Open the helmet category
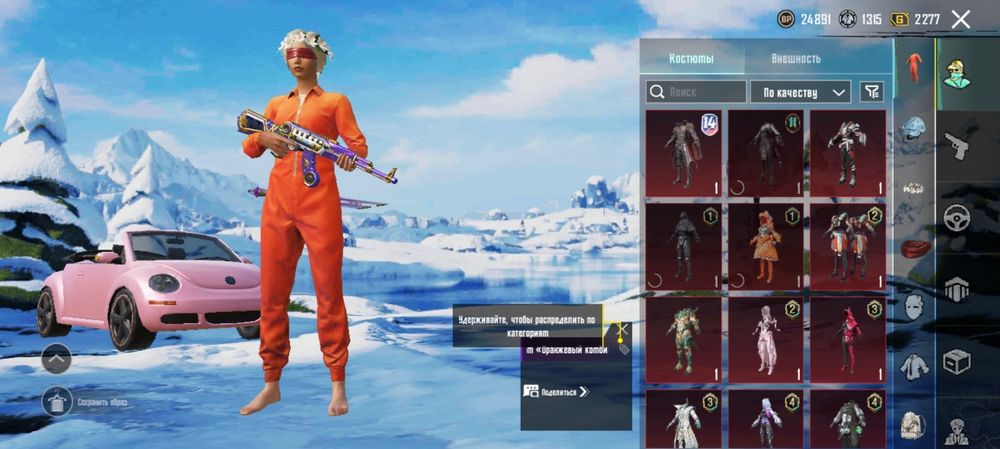Viewport: 1000px width, 449px height. (x=914, y=128)
